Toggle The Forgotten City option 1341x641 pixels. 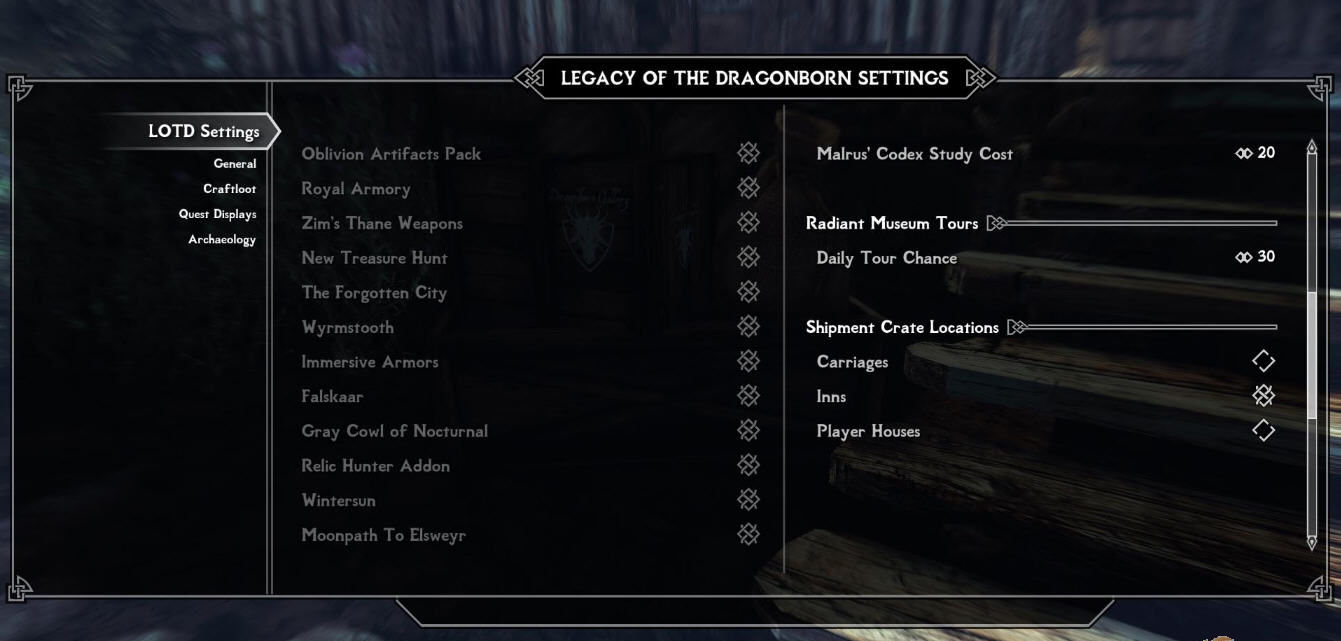pos(748,292)
